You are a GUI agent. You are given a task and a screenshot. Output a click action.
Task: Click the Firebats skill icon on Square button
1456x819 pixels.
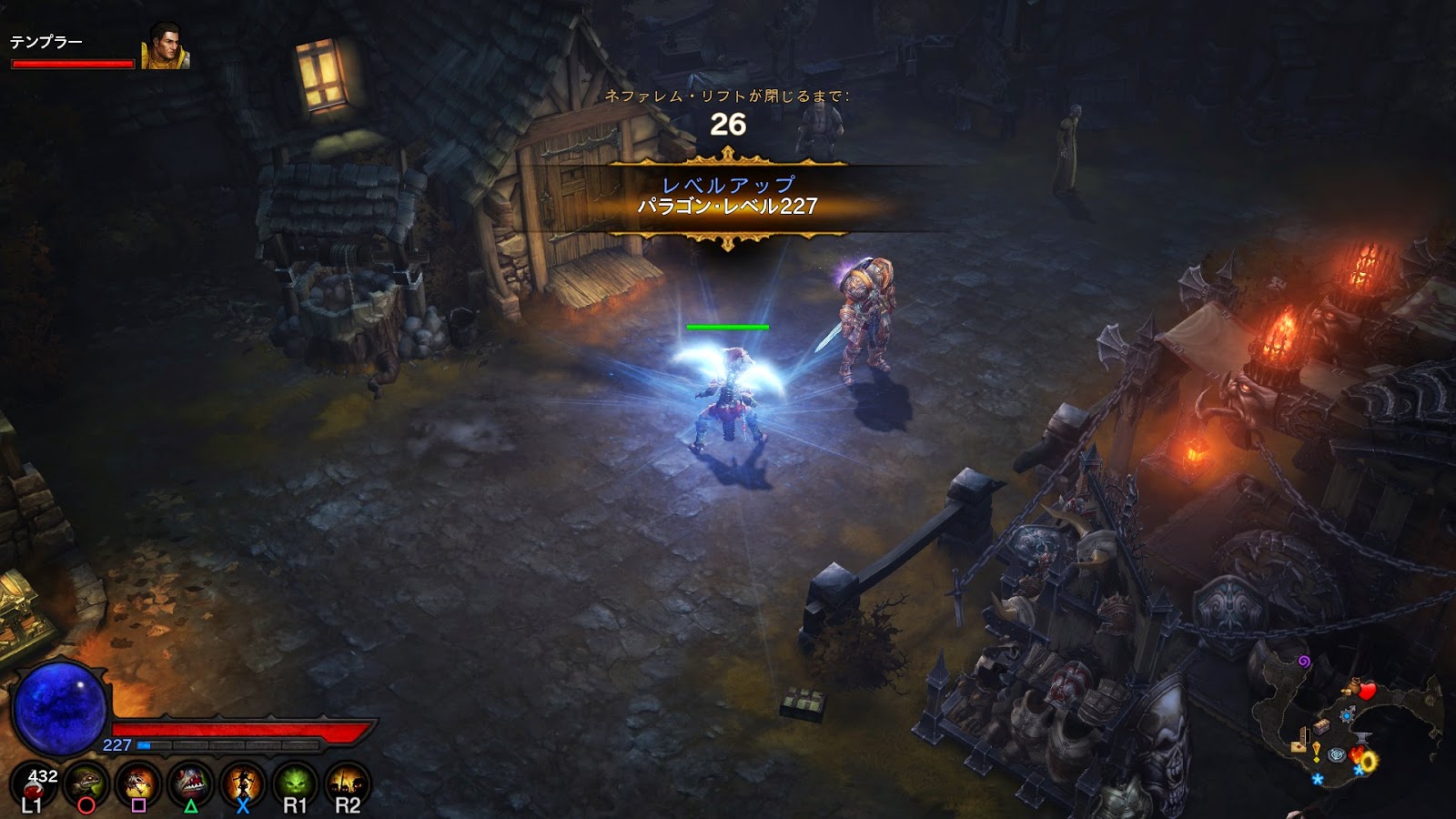[137, 781]
